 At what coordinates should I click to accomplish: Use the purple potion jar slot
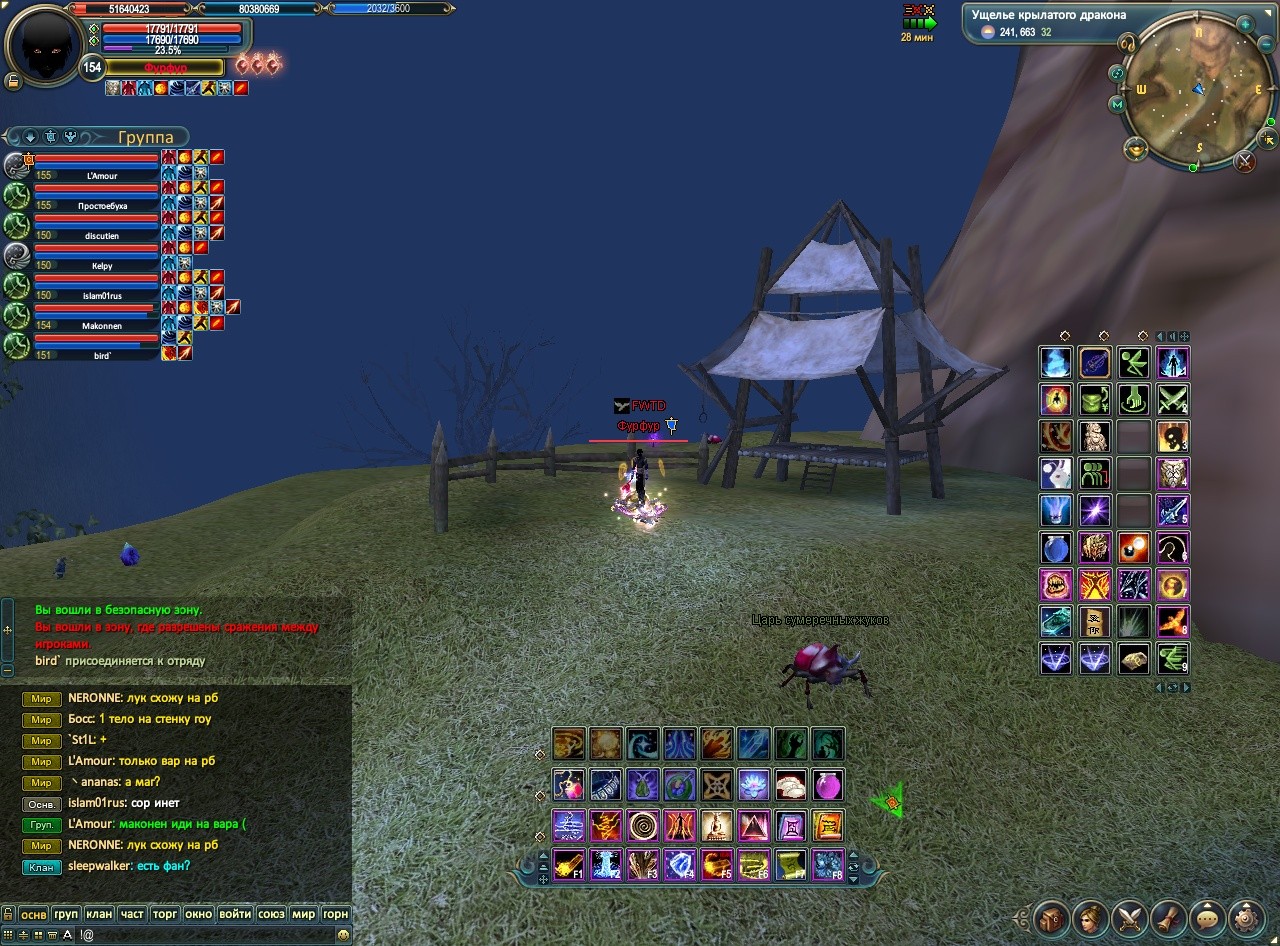click(828, 785)
